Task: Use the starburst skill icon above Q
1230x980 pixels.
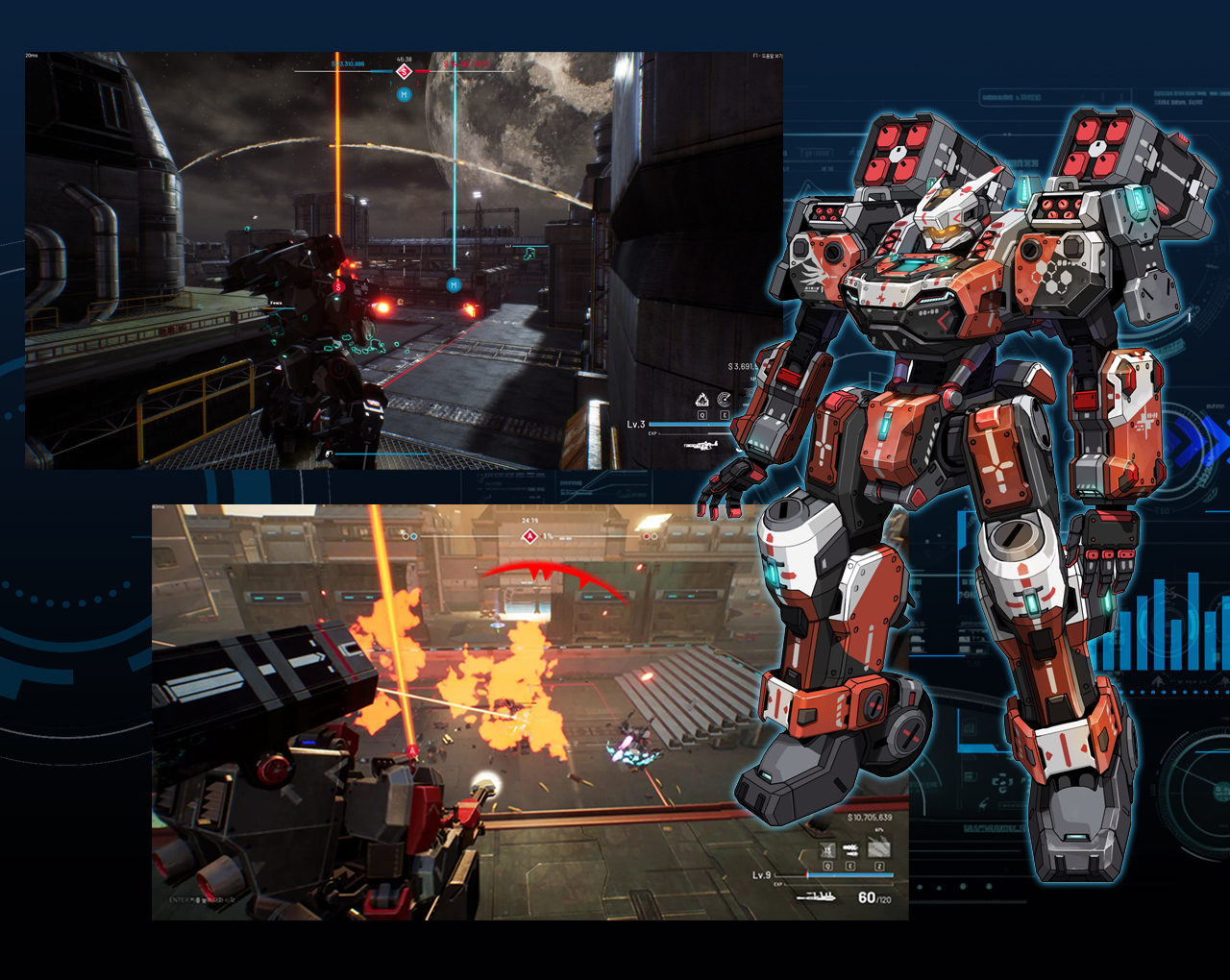Action: pos(827,850)
